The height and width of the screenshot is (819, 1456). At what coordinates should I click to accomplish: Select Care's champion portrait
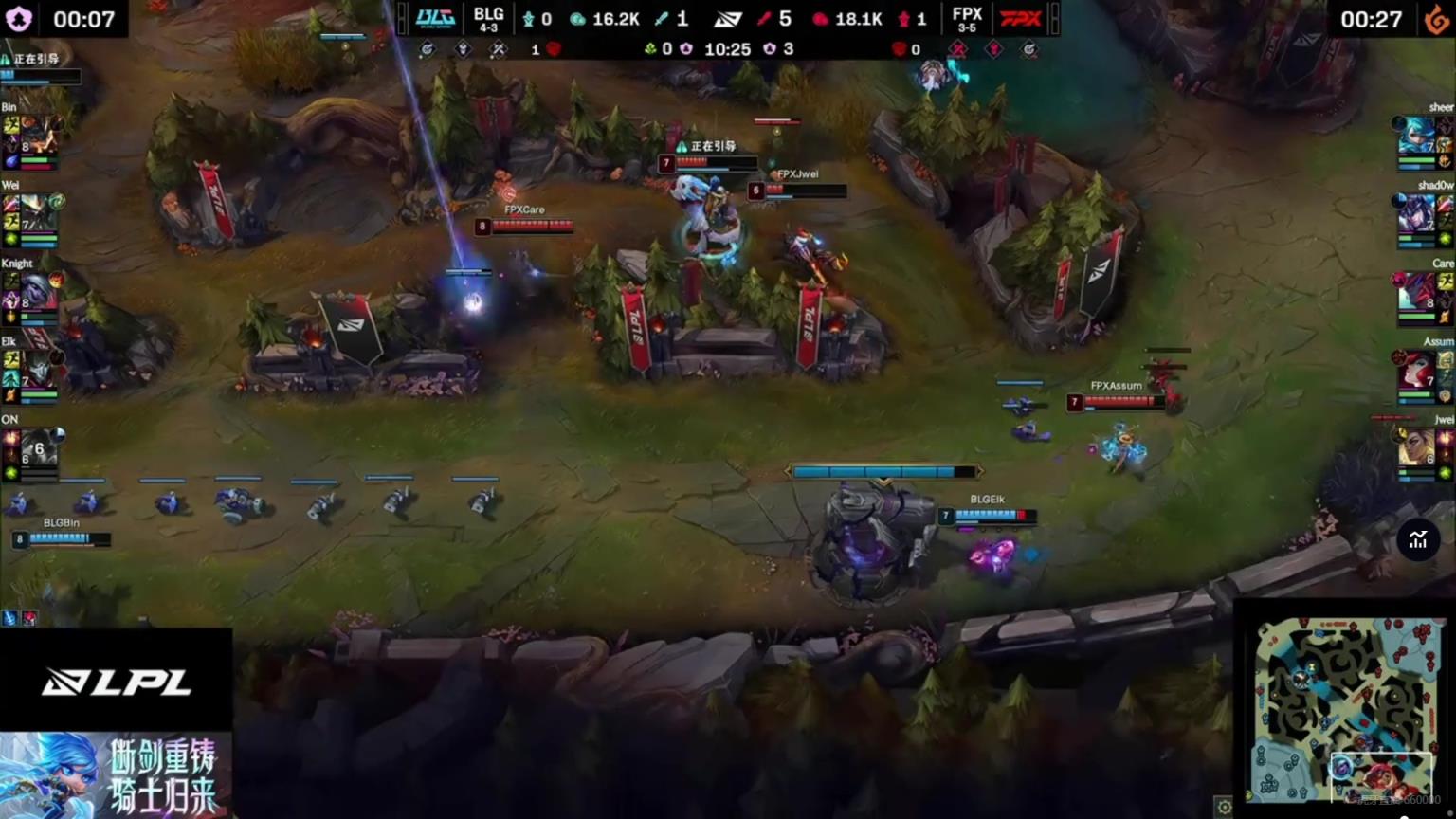click(x=1418, y=291)
